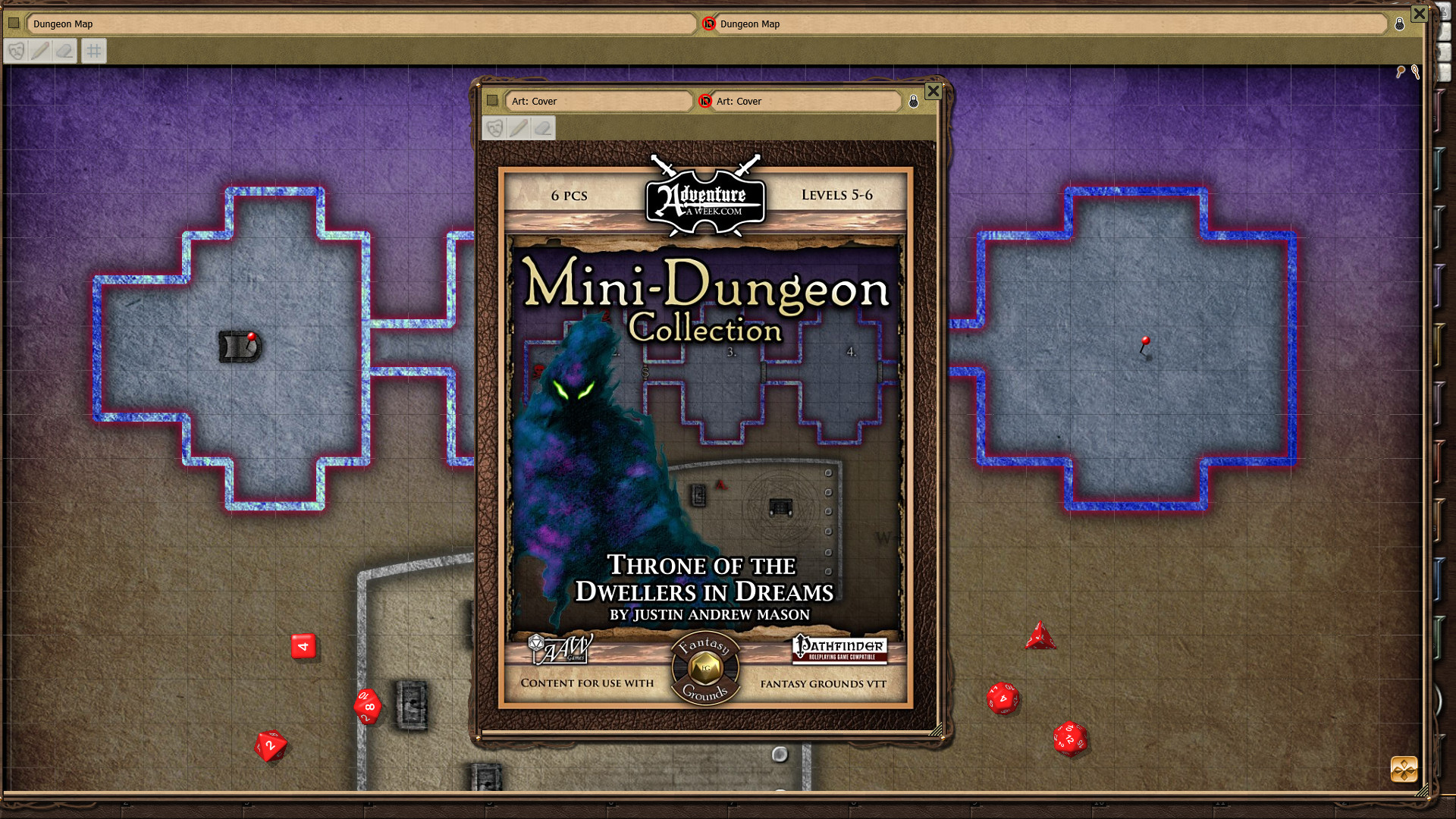Viewport: 1456px width, 819px height.
Task: Toggle player visibility with the ID icon
Action: (x=709, y=24)
